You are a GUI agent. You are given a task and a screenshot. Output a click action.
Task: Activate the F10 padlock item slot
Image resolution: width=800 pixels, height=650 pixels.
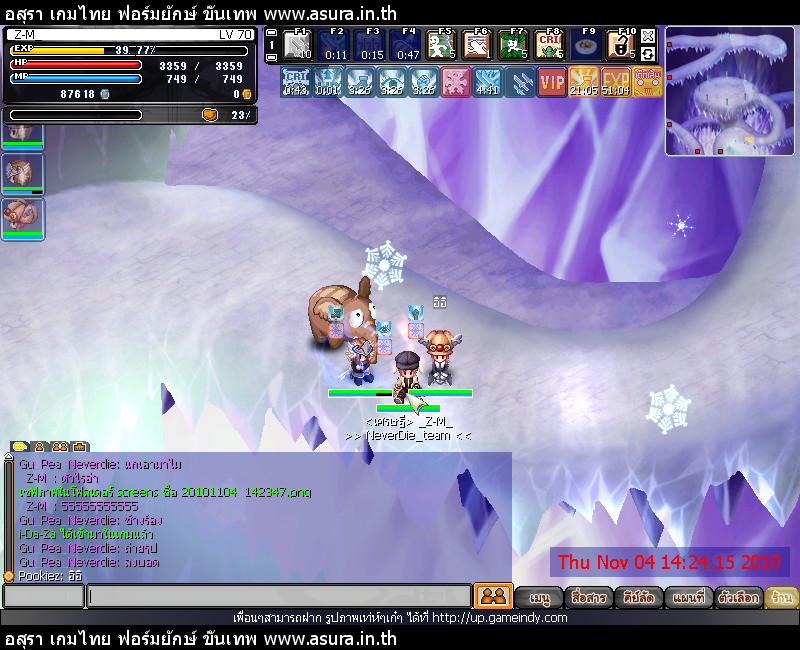click(x=620, y=45)
